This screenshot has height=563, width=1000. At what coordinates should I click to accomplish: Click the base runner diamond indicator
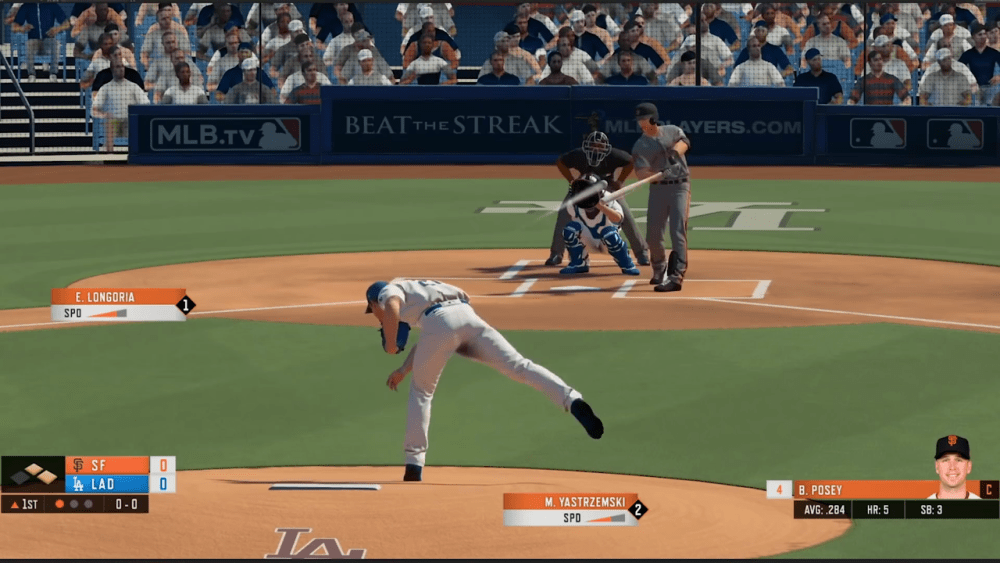pos(33,474)
